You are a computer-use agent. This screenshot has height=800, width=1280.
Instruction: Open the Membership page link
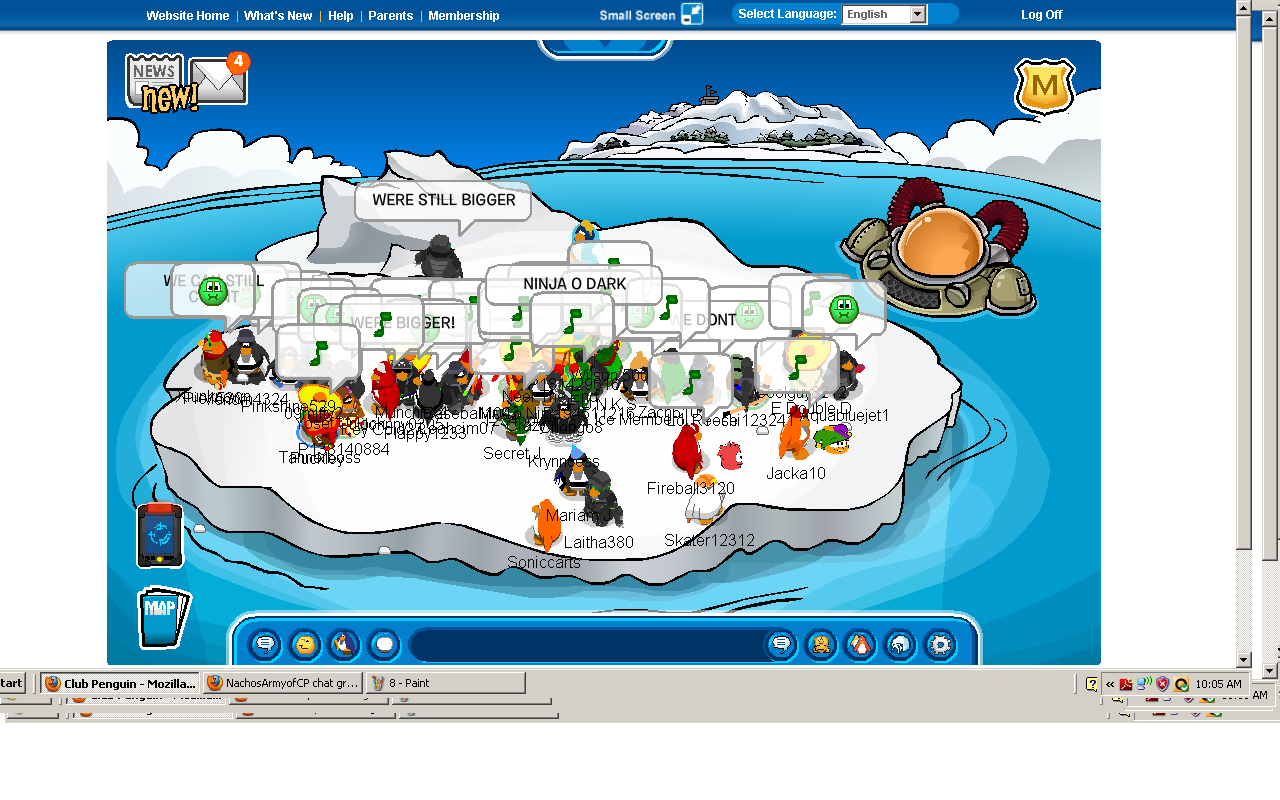point(463,16)
